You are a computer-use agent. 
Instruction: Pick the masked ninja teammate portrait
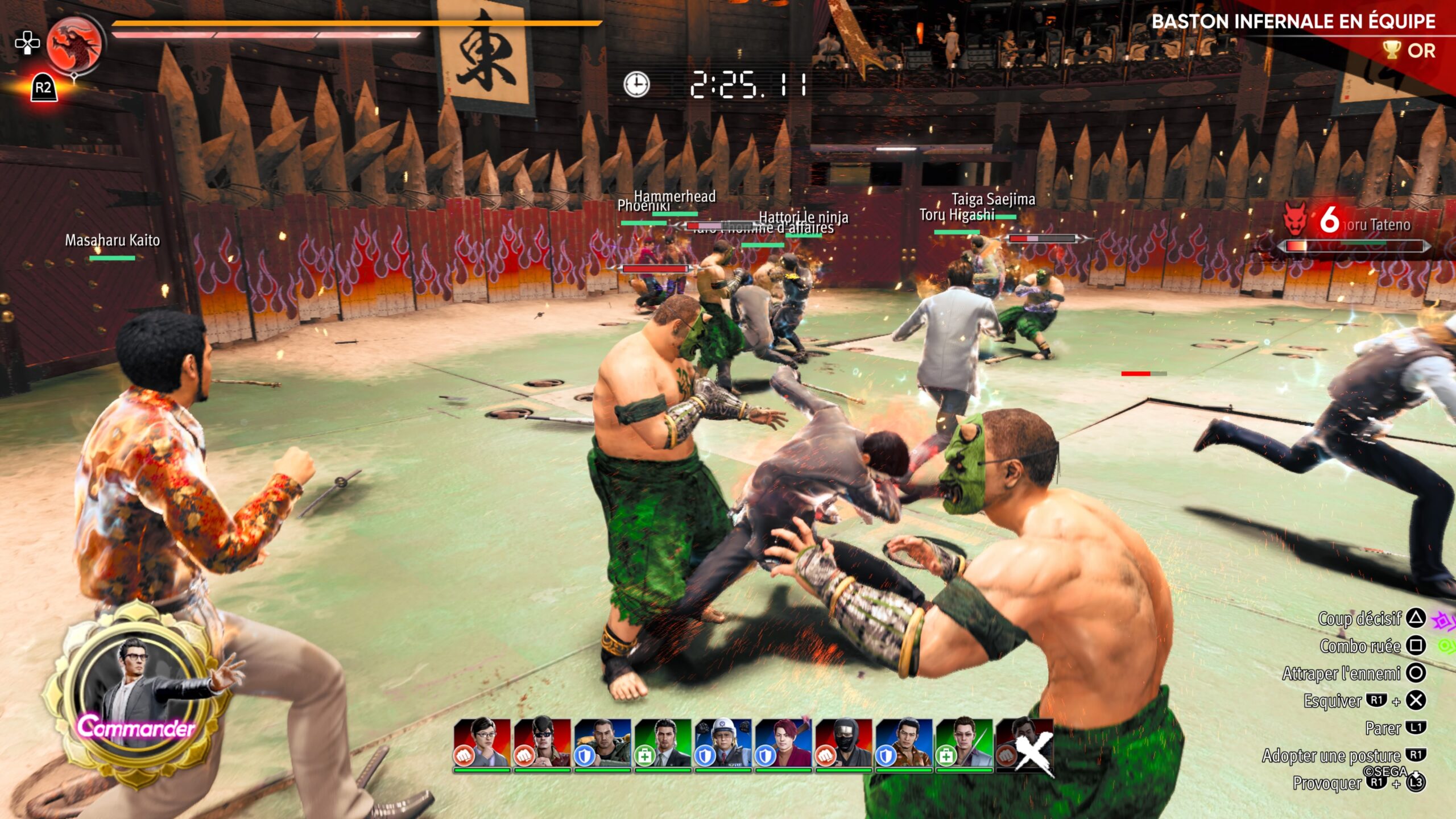click(x=843, y=743)
